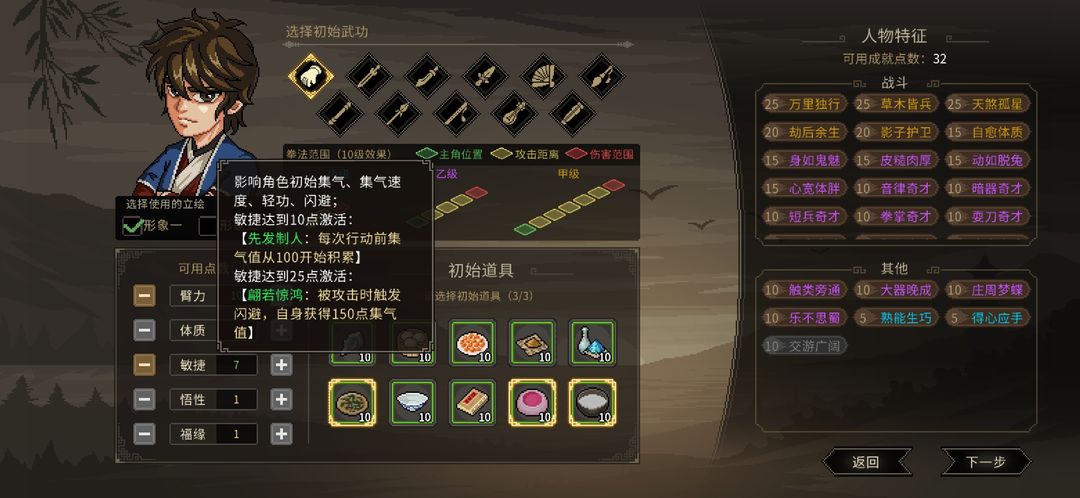The width and height of the screenshot is (1080, 498).
Task: Go back with the 返回 button
Action: coord(866,461)
